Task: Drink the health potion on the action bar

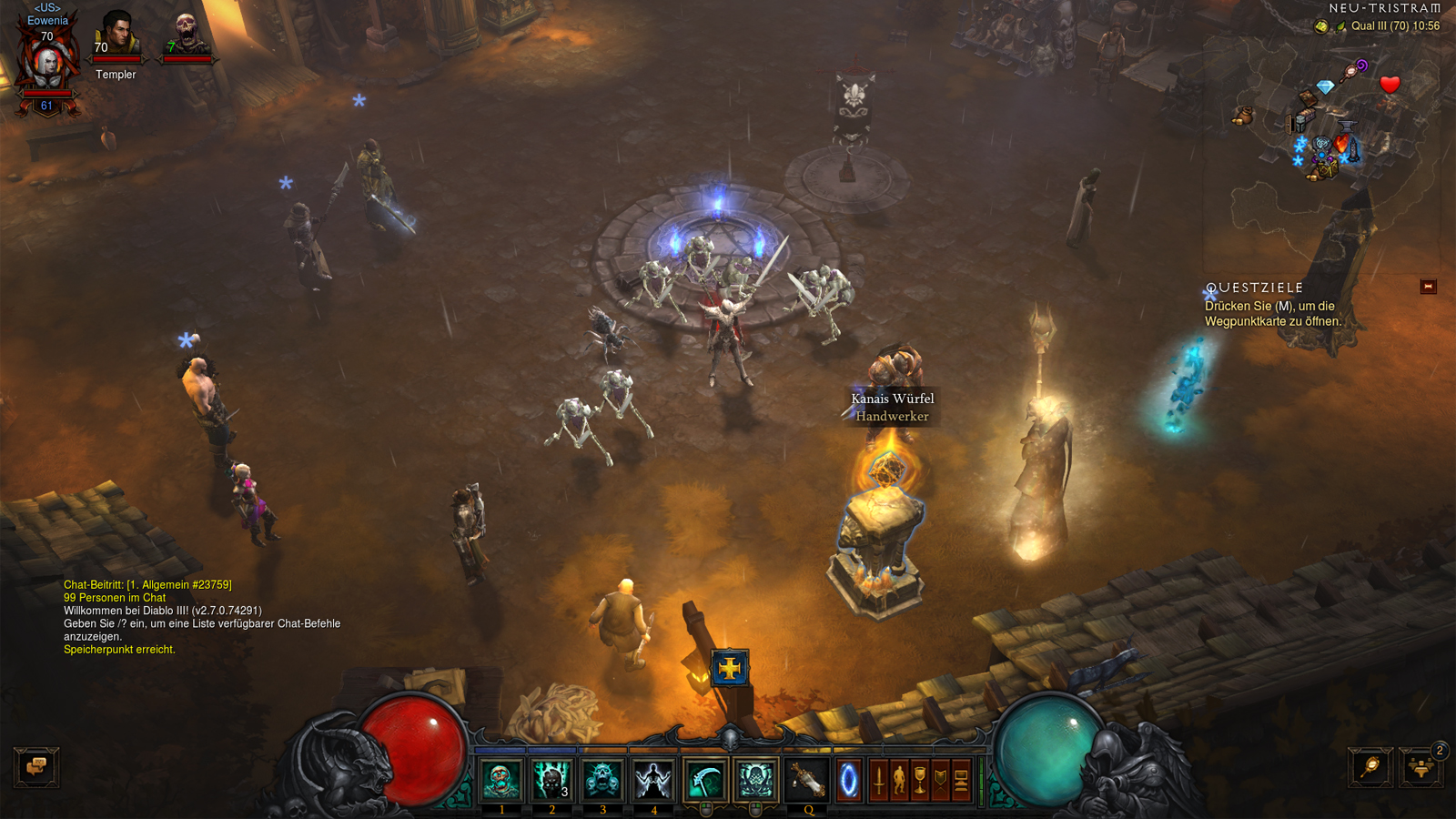Action: 806,780
